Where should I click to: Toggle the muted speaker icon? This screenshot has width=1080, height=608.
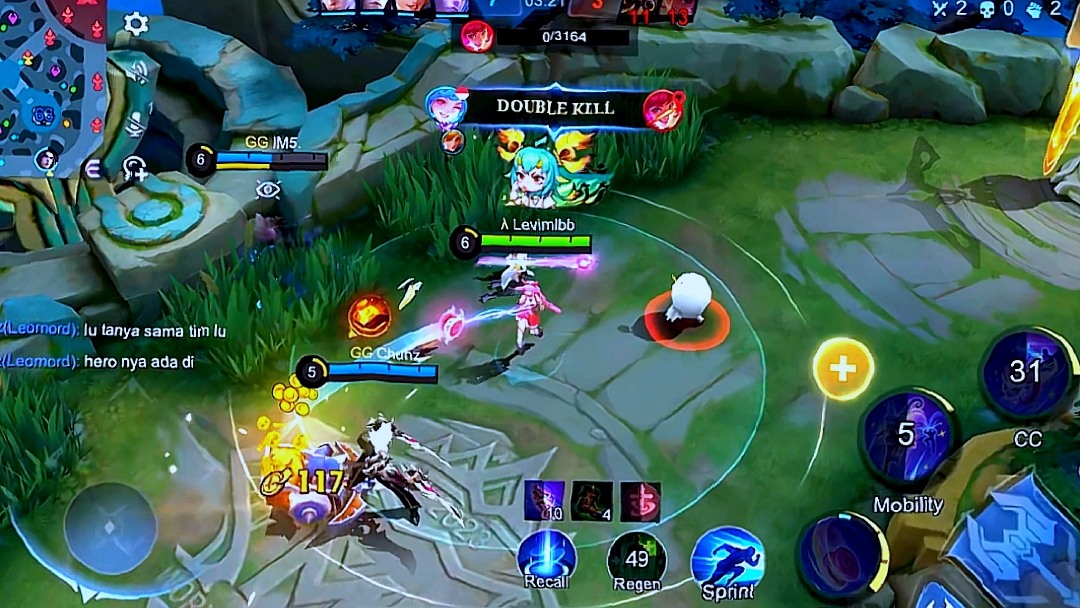pos(139,71)
